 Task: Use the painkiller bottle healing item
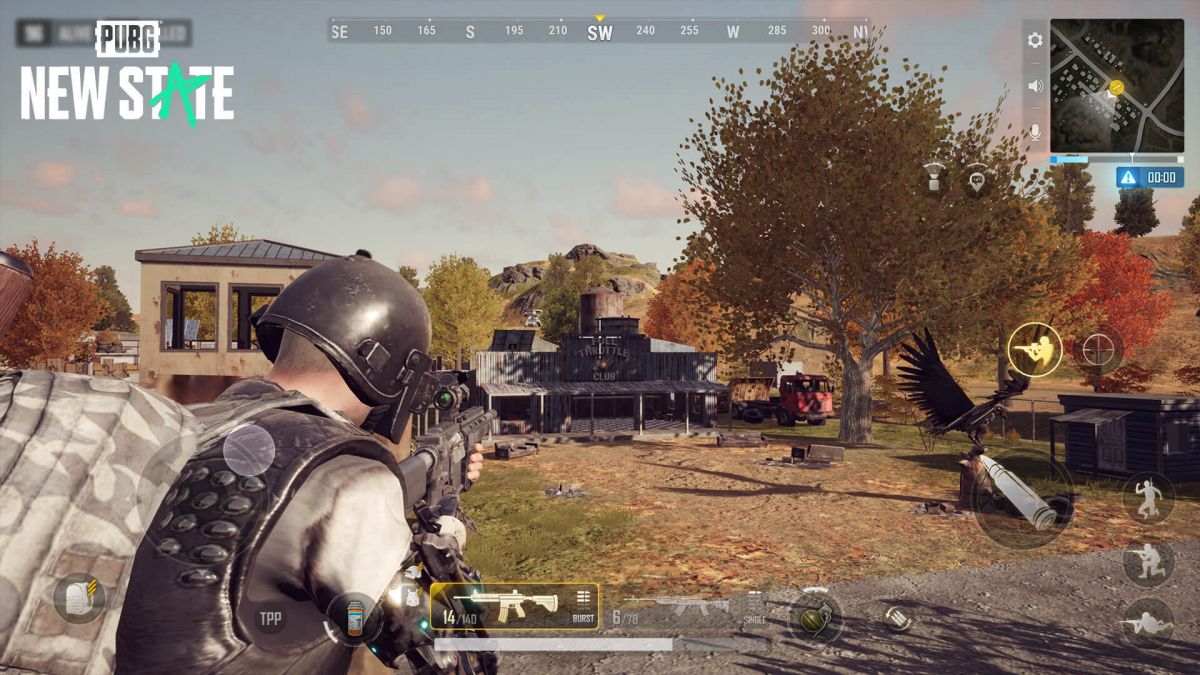pyautogui.click(x=353, y=619)
